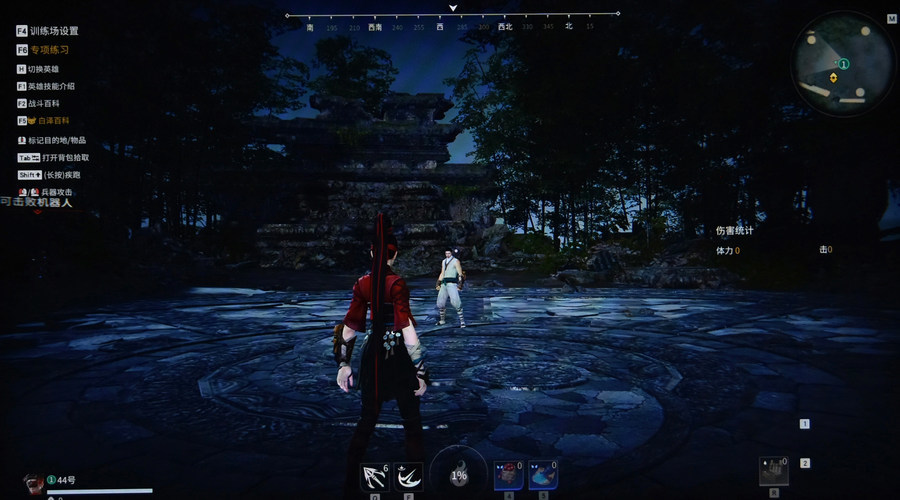Activate the crescent slash skill icon

pos(407,476)
